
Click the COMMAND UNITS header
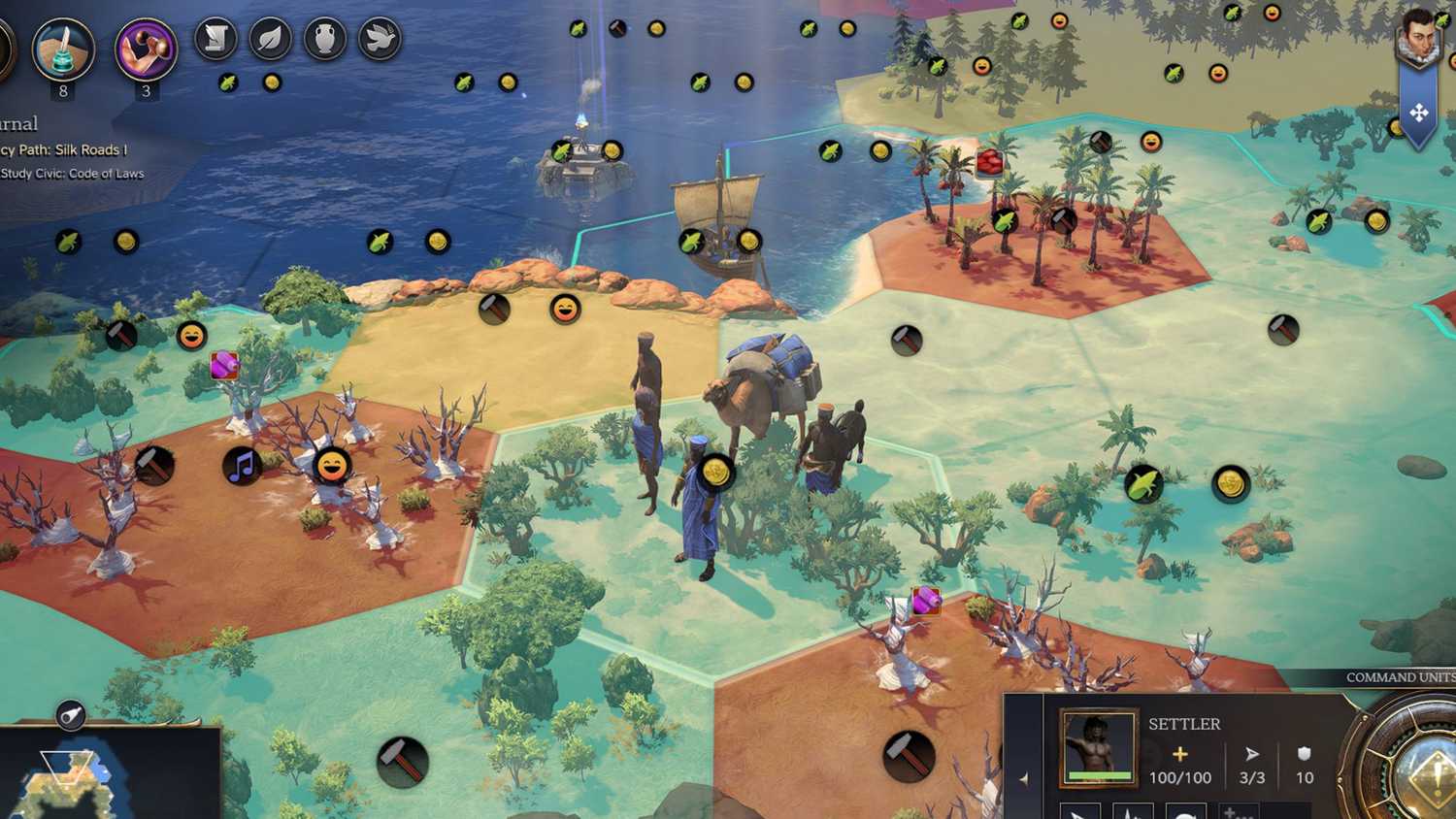(1398, 676)
